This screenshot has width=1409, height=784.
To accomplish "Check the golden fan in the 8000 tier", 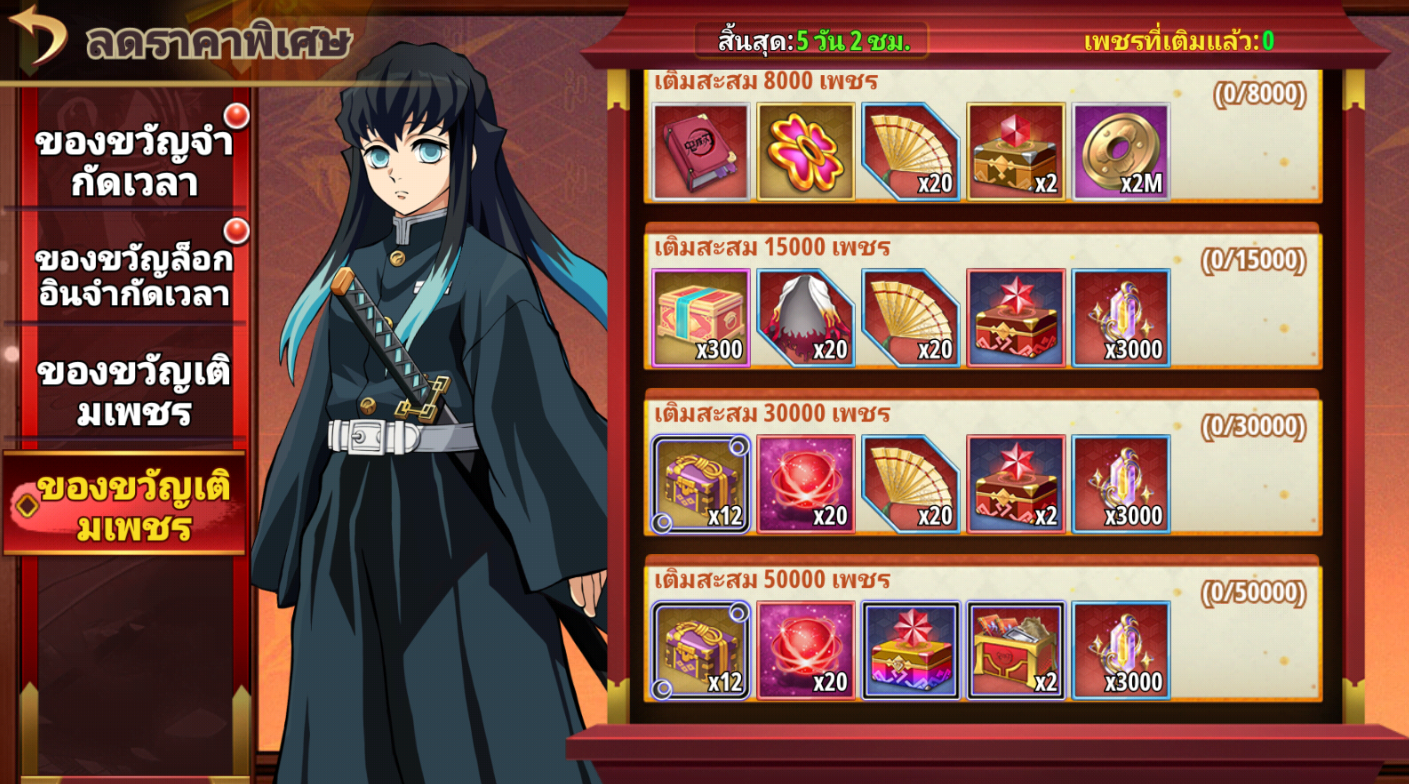I will coord(910,152).
